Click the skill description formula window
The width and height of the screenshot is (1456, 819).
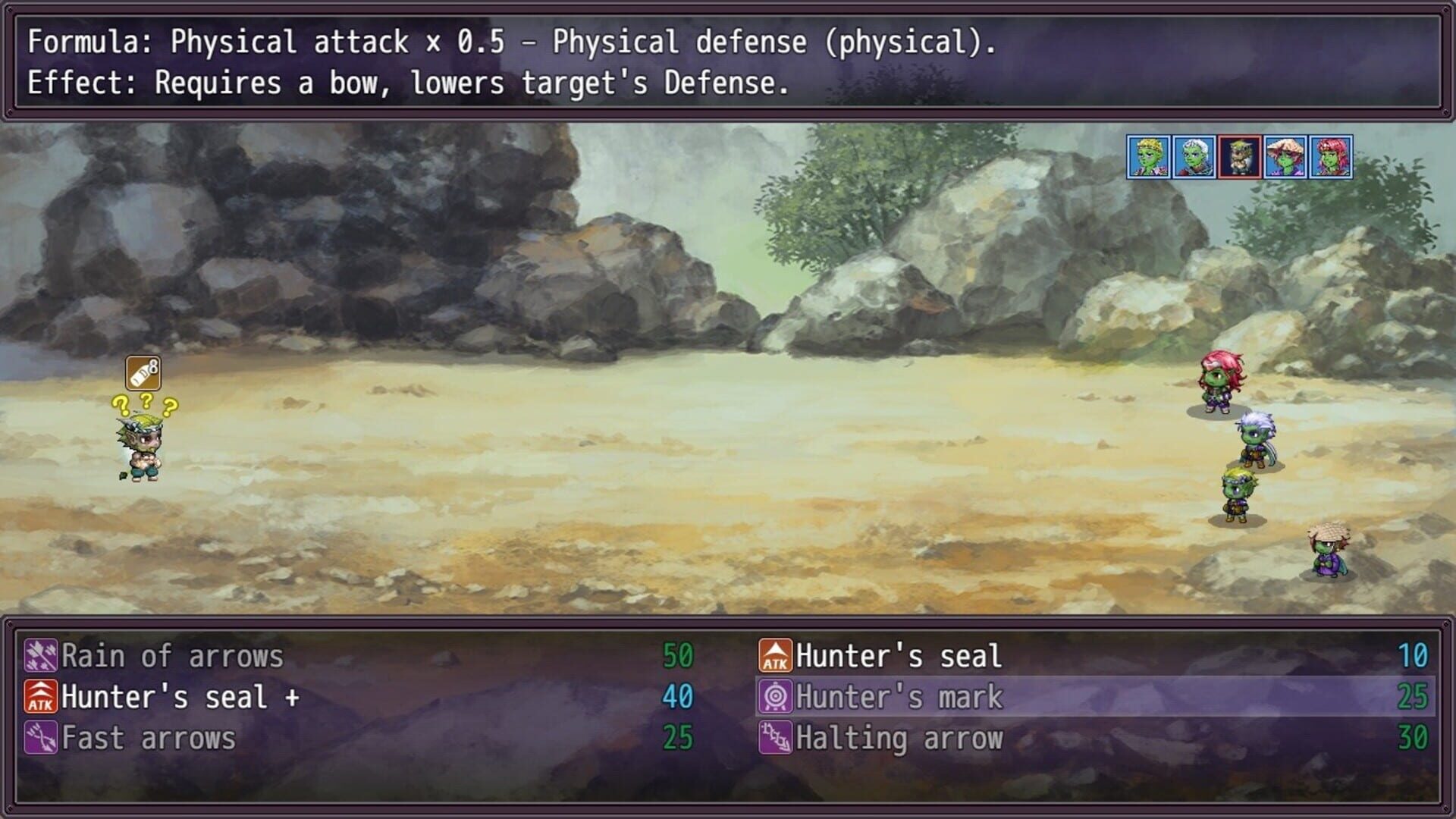click(728, 61)
